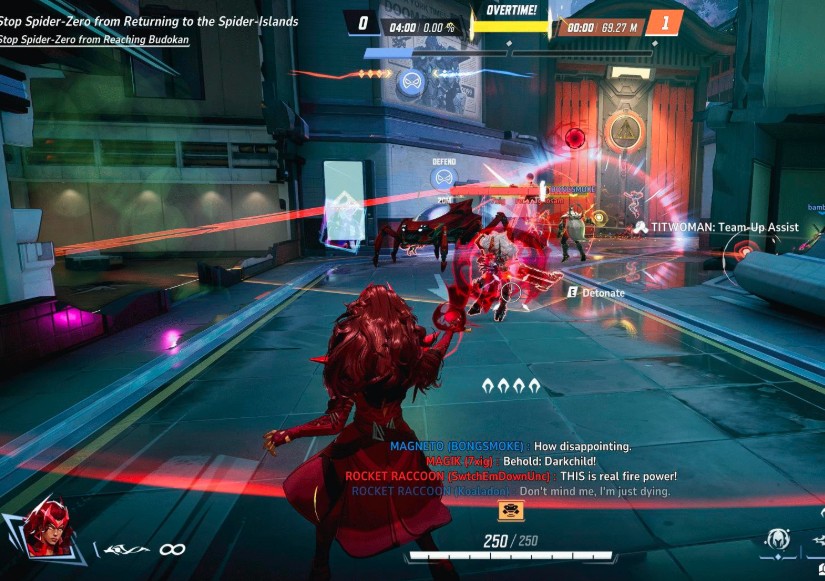
Task: Click the Rocket Raccoon "just dying" chat message
Action: coord(511,491)
